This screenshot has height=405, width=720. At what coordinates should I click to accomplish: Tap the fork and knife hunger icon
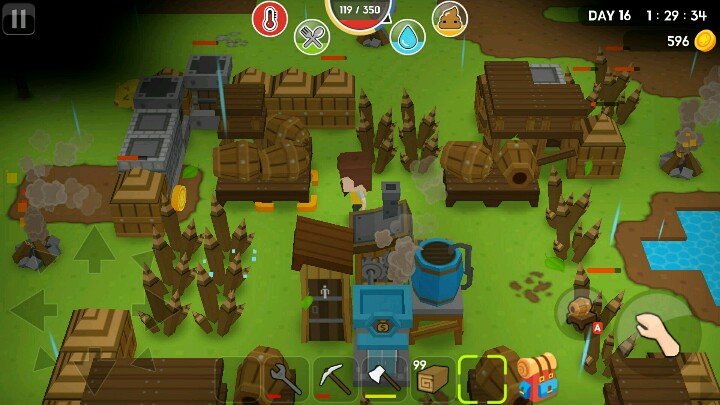point(312,37)
